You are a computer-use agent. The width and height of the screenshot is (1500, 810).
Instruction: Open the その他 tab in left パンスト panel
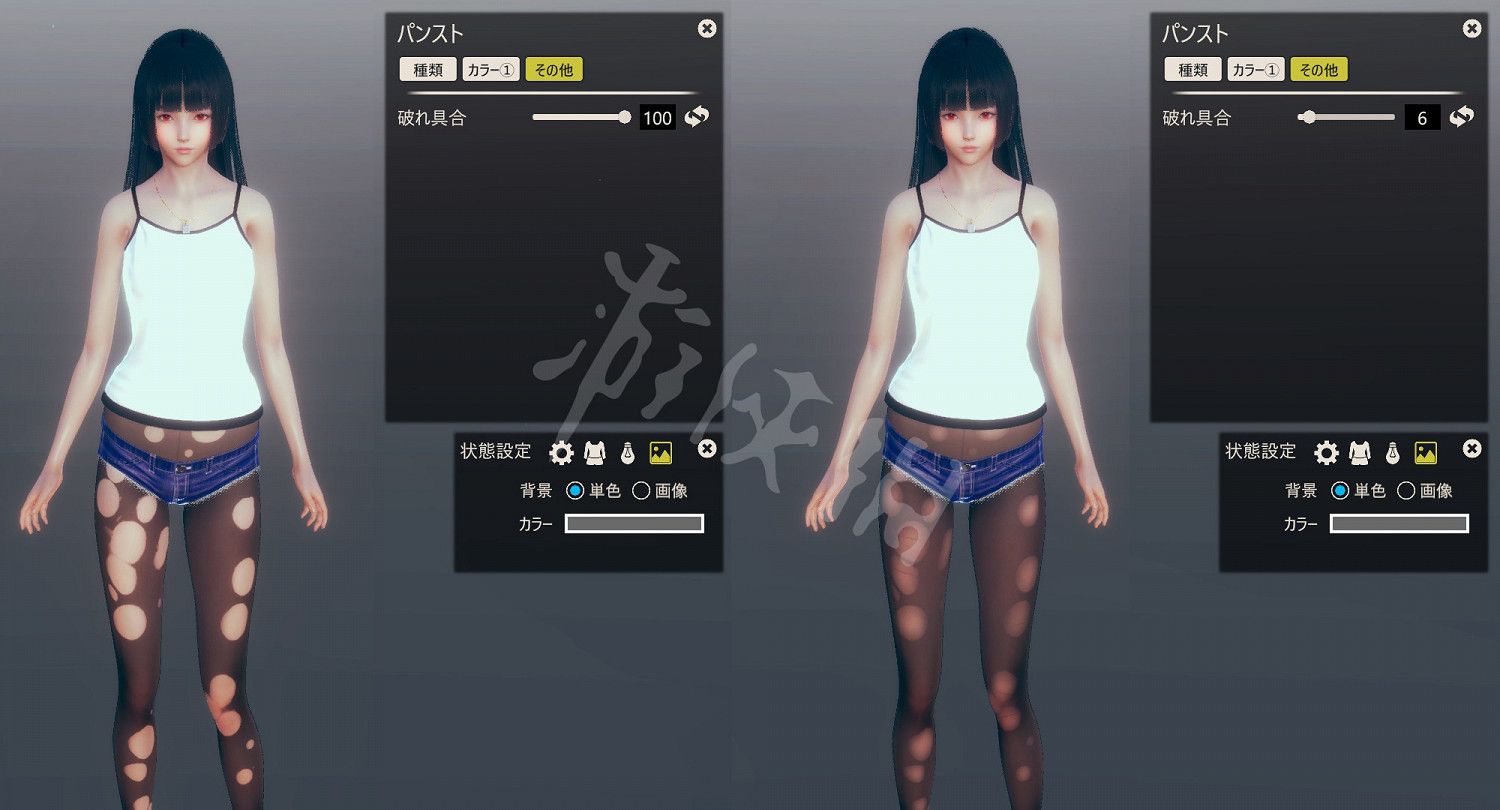[554, 69]
